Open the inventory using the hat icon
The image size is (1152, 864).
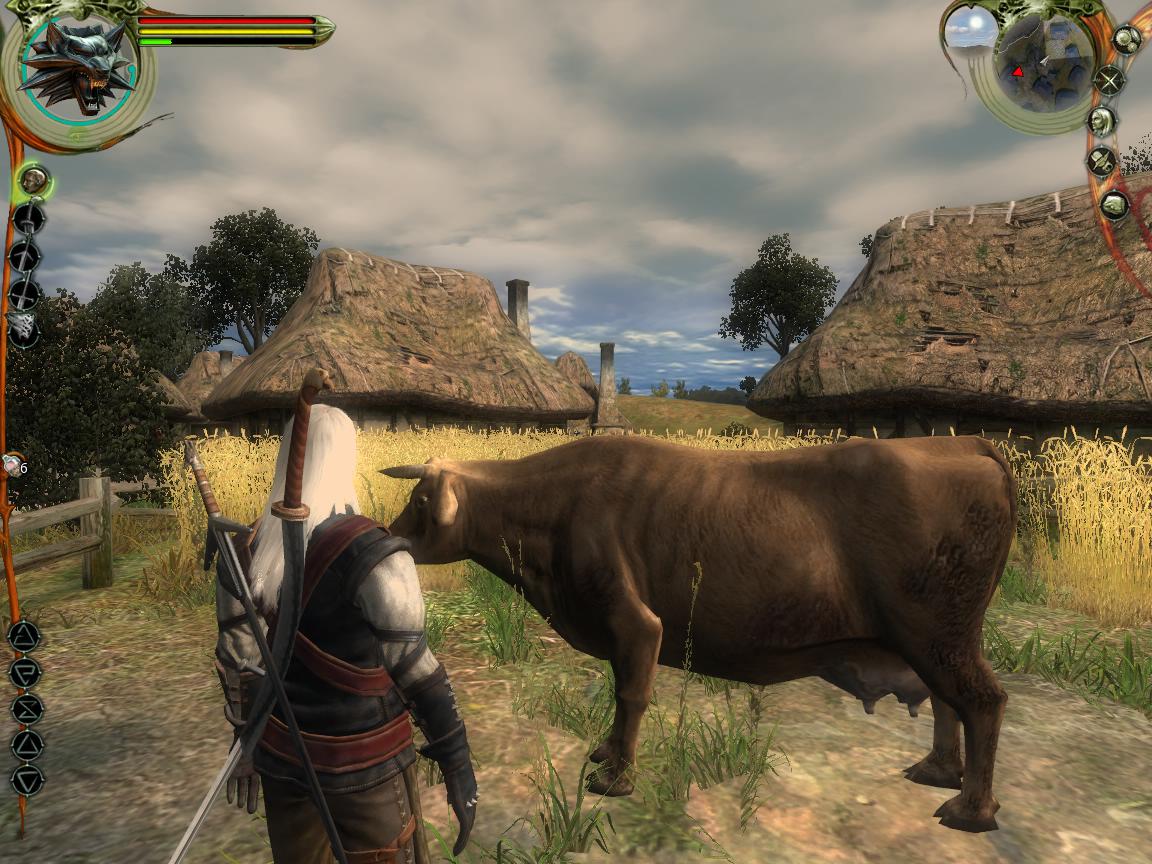(x=1101, y=162)
